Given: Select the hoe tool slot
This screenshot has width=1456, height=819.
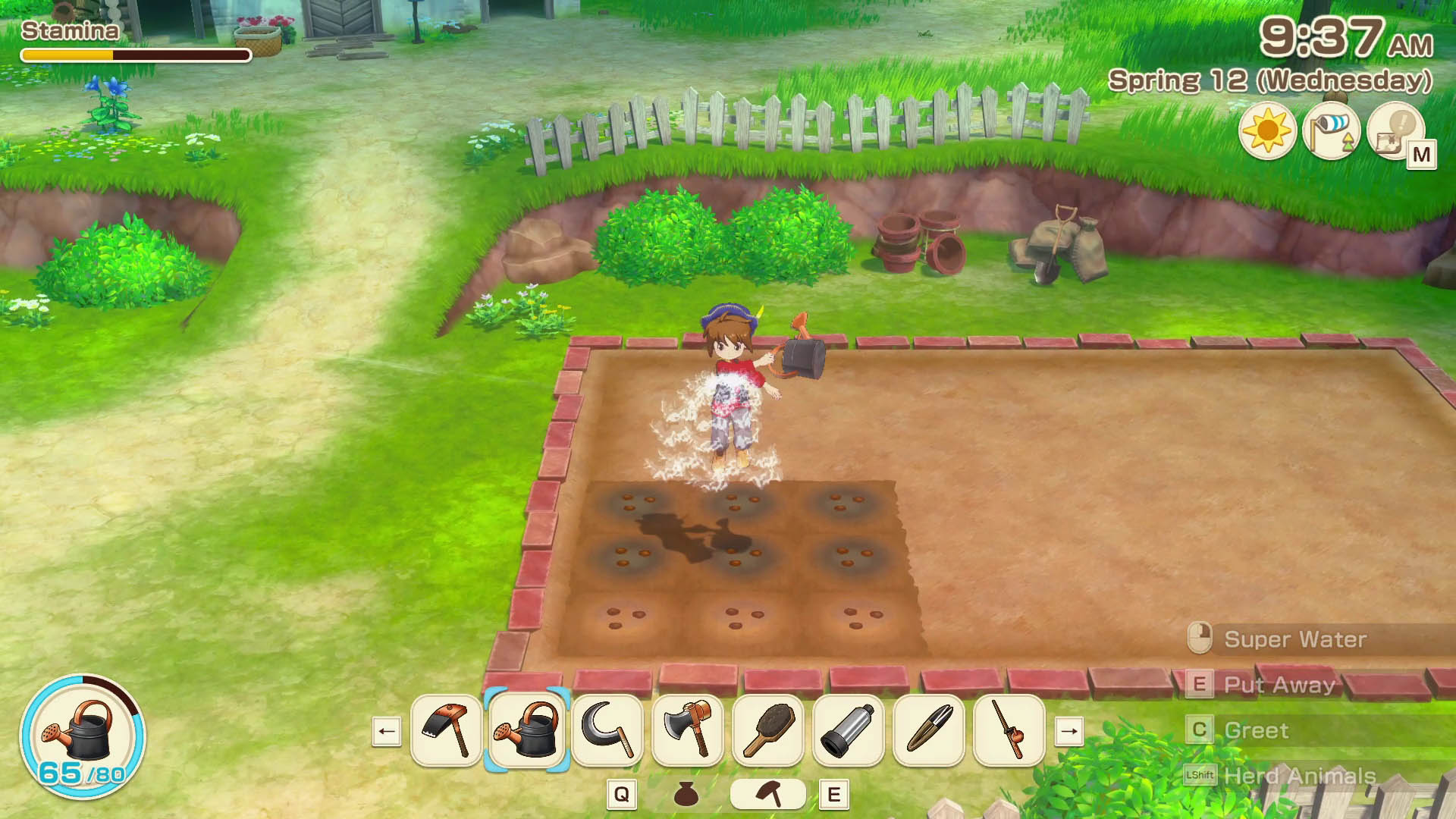Looking at the screenshot, I should click(x=447, y=731).
